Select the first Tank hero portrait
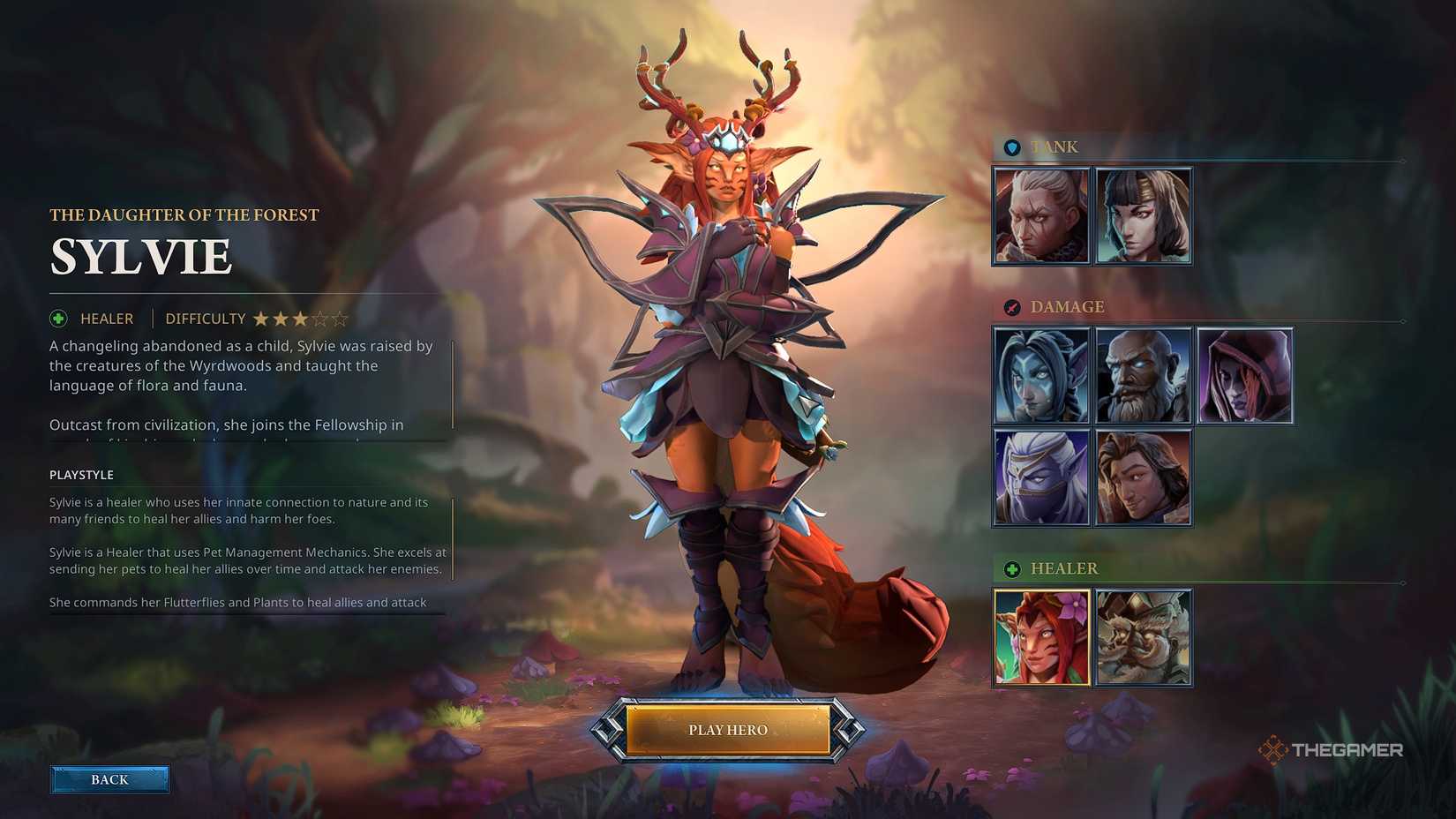The image size is (1456, 819). [1041, 214]
